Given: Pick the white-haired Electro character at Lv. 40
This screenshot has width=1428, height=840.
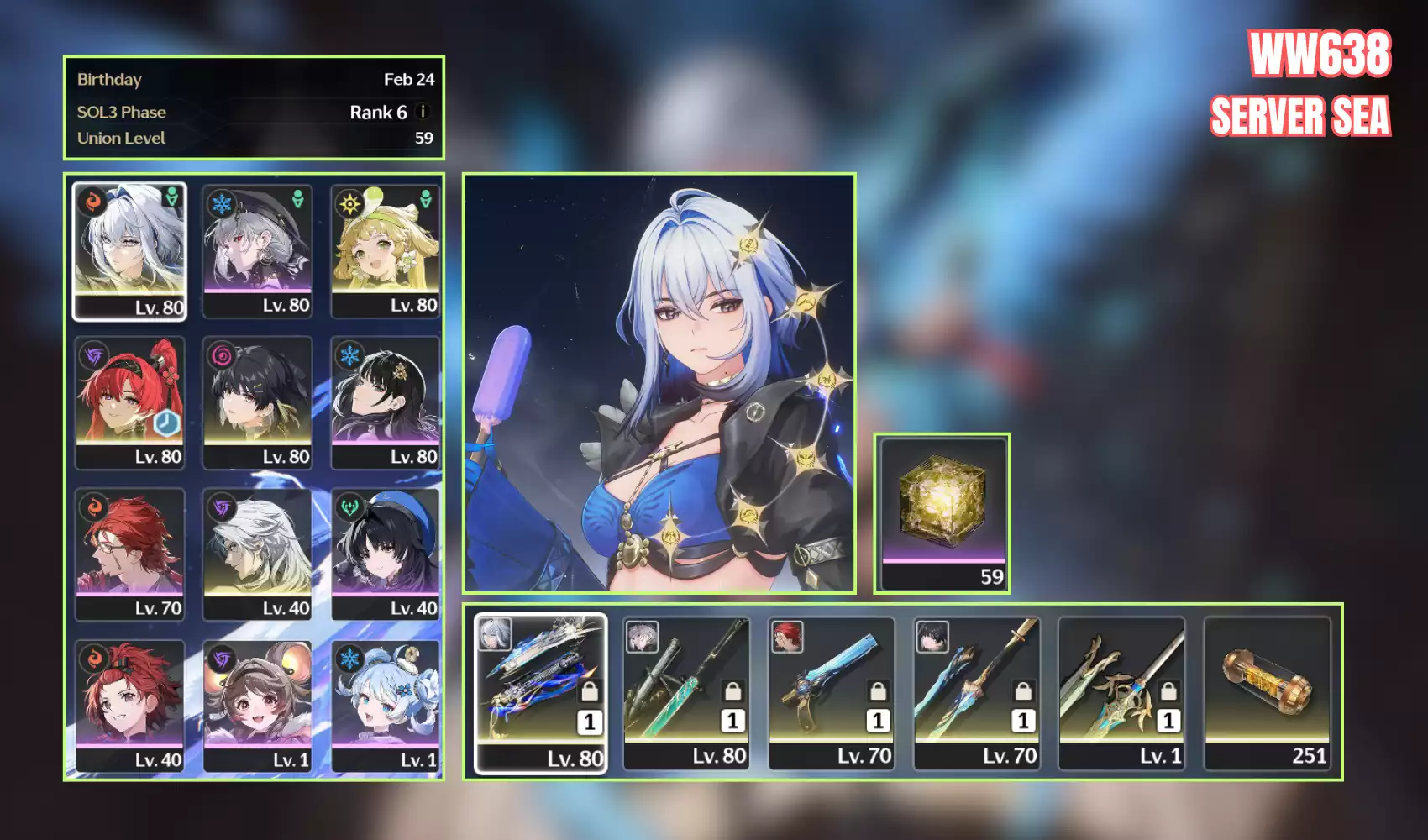Looking at the screenshot, I should tap(257, 554).
